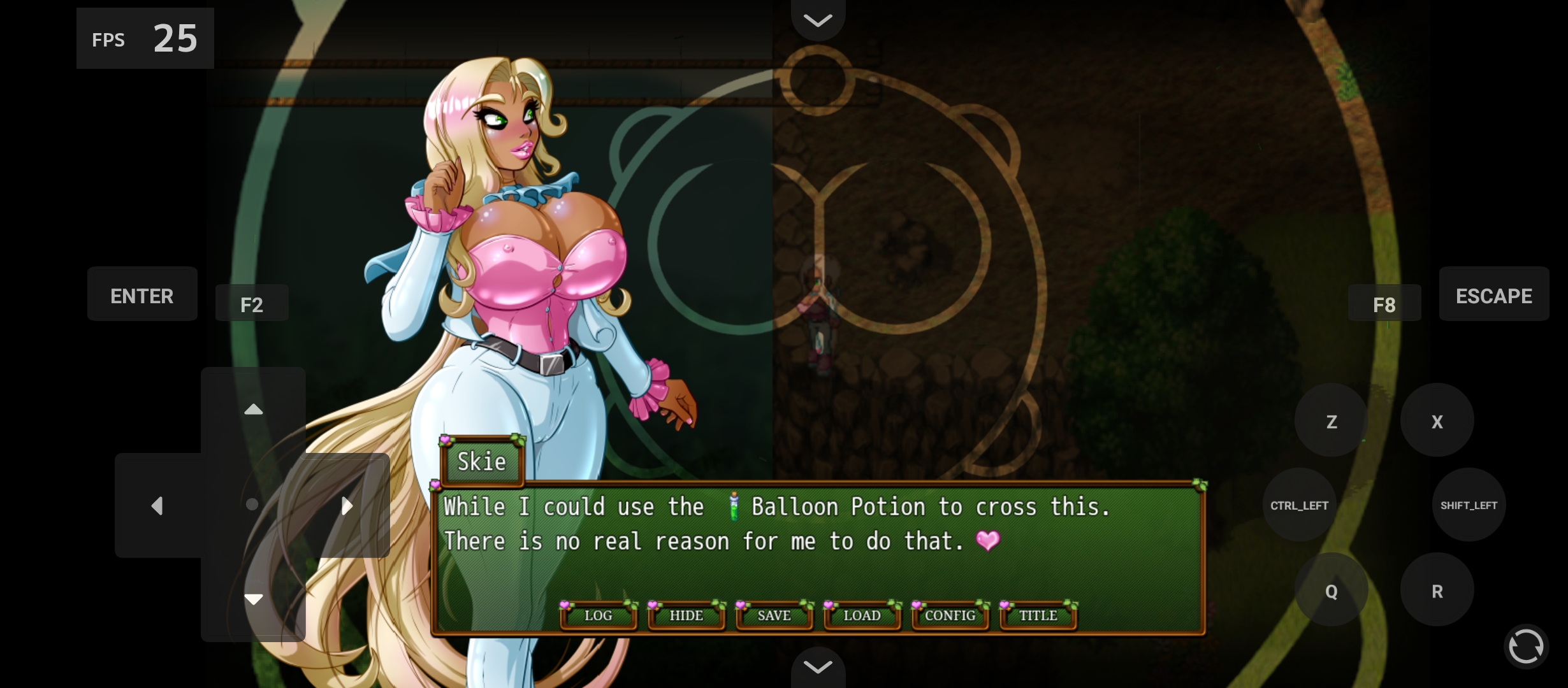This screenshot has width=1568, height=688.
Task: Tap the round Q button
Action: pyautogui.click(x=1331, y=591)
